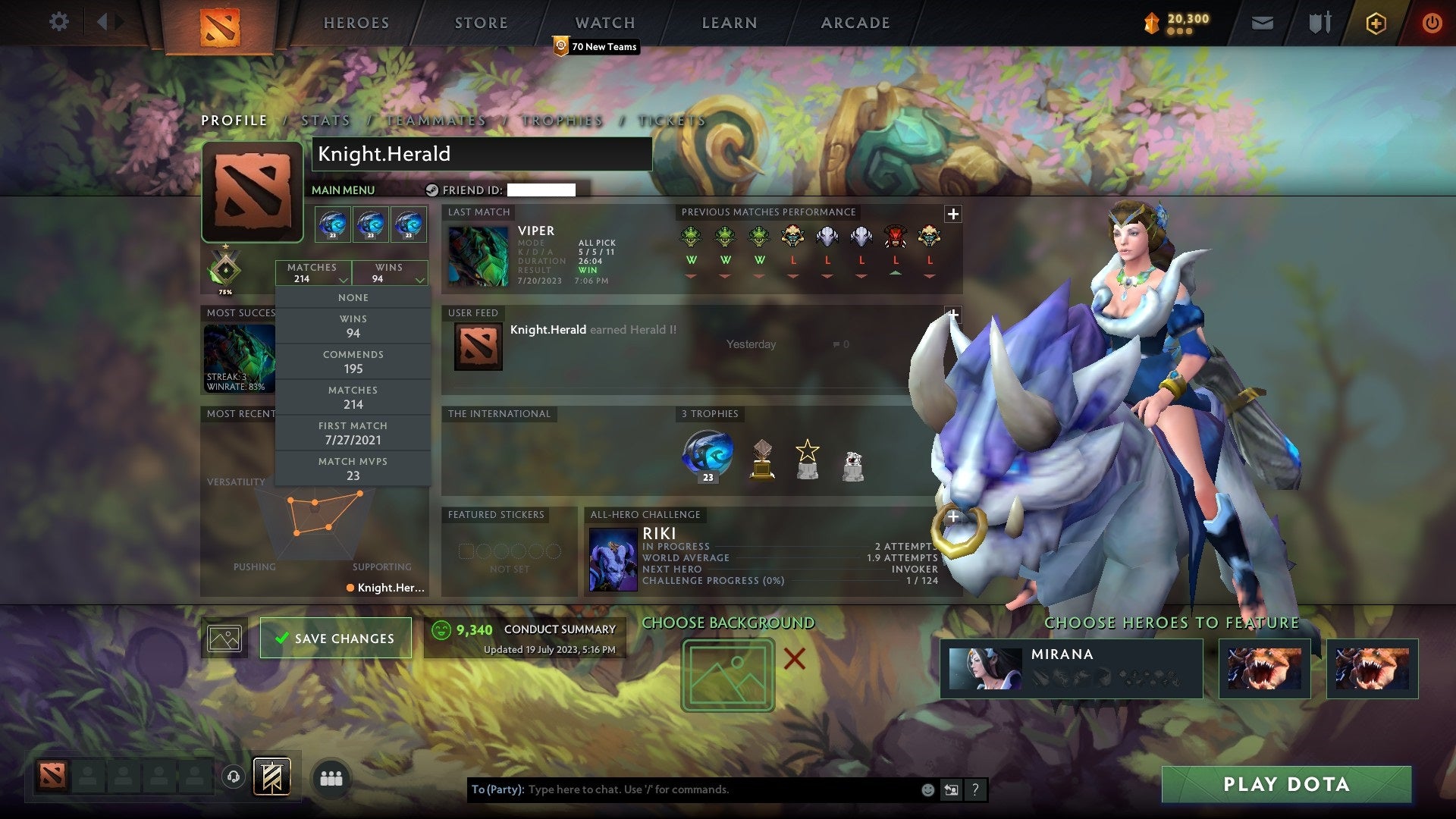Open the mail notifications envelope icon
The image size is (1456, 819).
click(x=1263, y=23)
